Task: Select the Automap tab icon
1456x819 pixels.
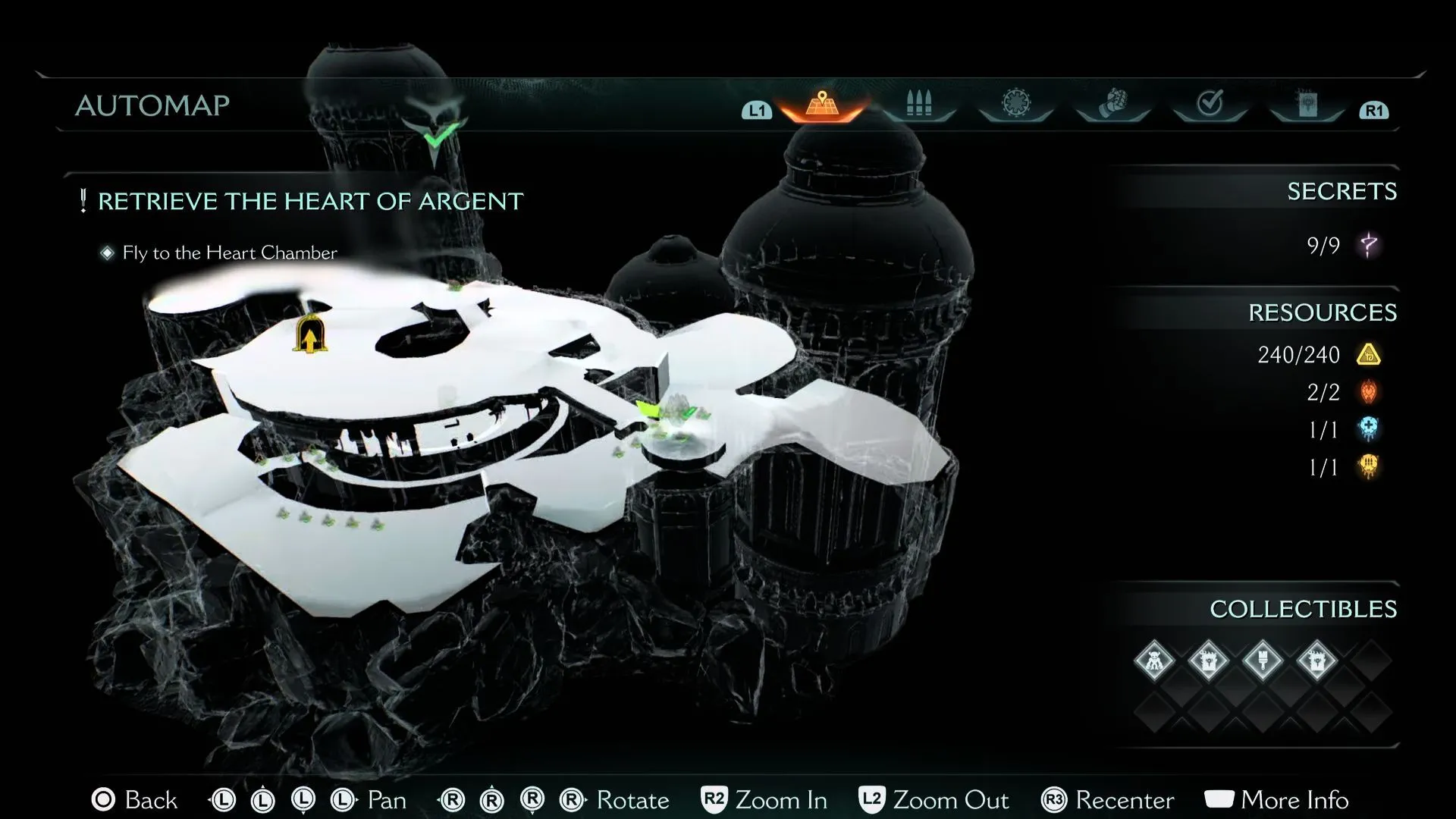Action: [x=822, y=104]
